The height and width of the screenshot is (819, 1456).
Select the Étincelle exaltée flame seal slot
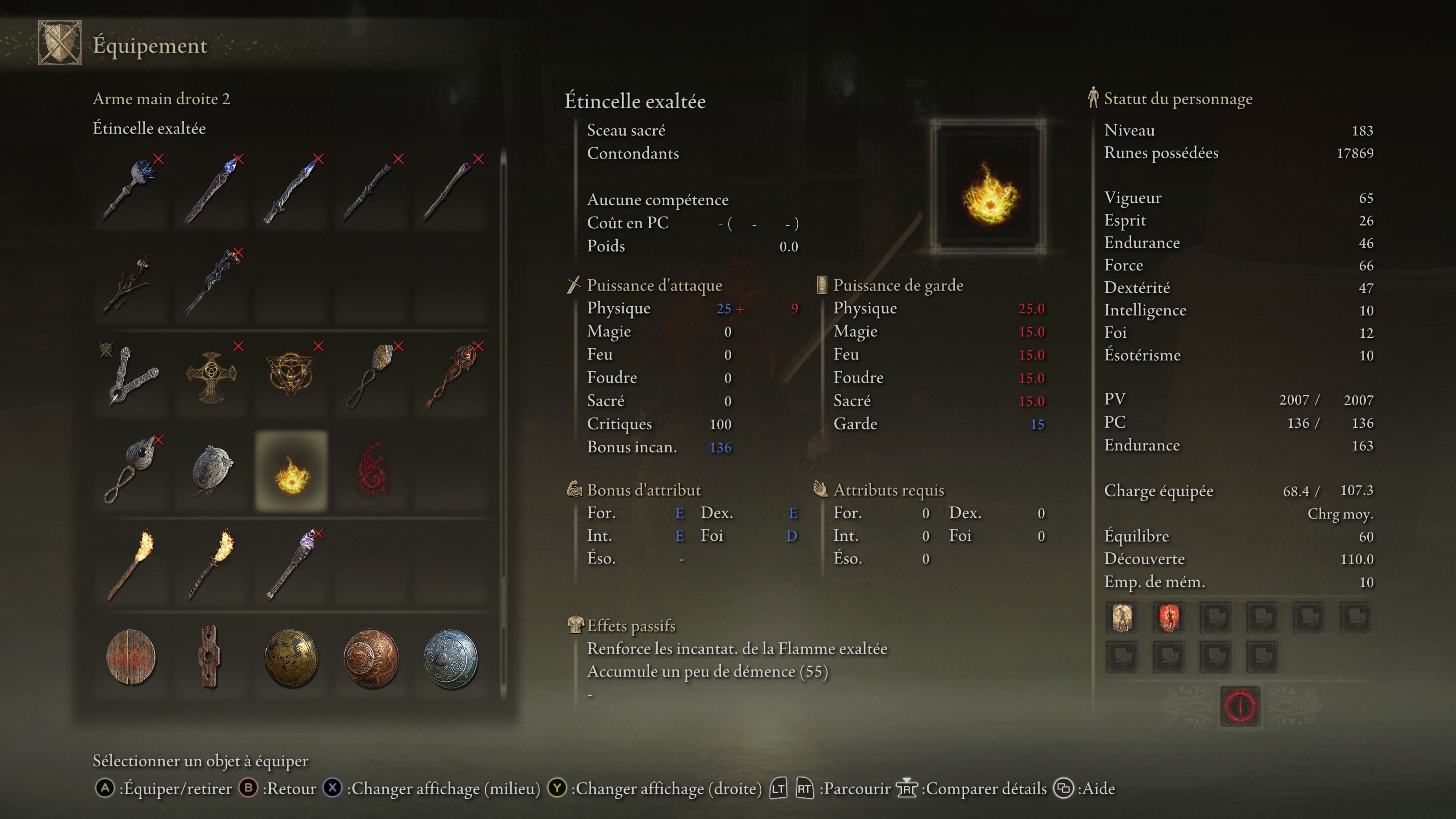[292, 471]
